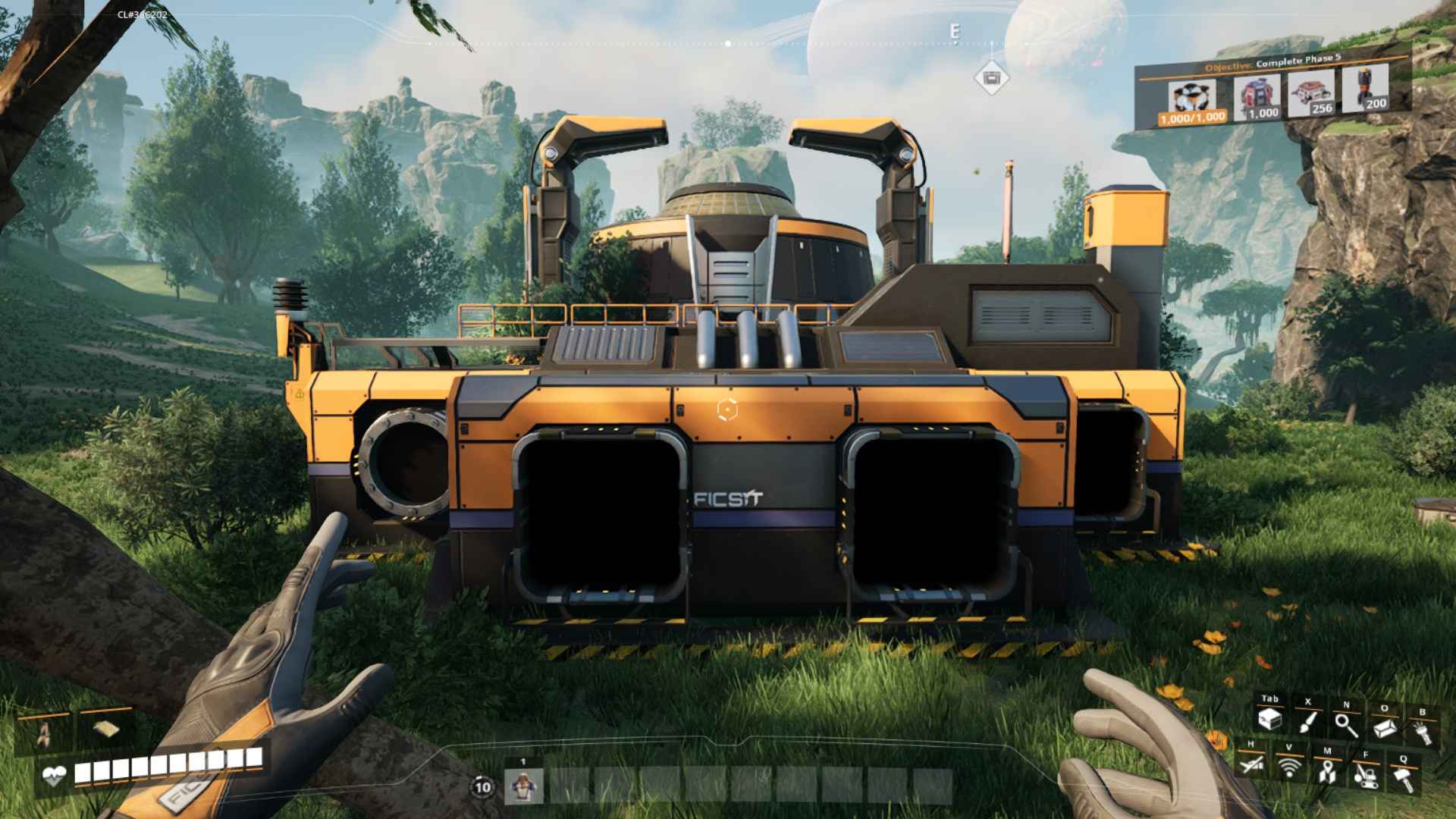Viewport: 1456px width, 819px height.
Task: Select the objective item requiring 200
Action: [x=1366, y=89]
